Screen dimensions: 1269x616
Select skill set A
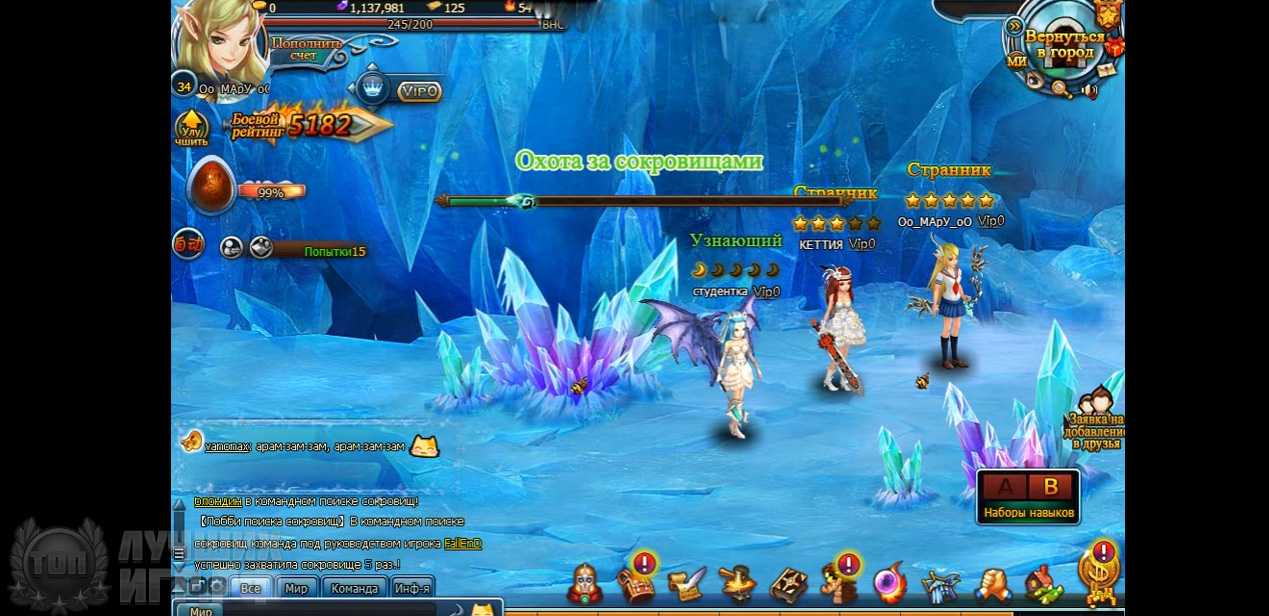coord(1006,487)
